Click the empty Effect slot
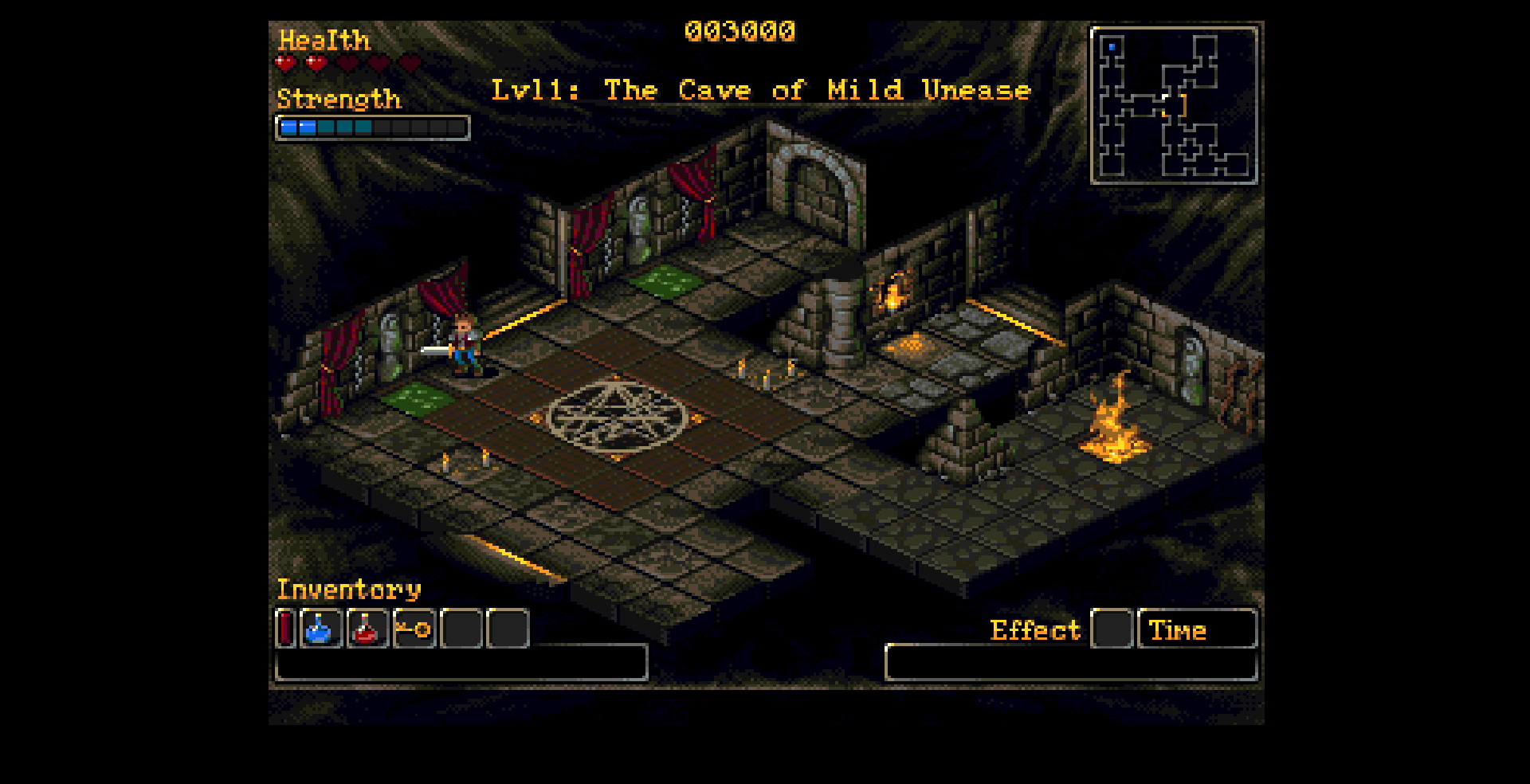The width and height of the screenshot is (1530, 784). point(1112,629)
